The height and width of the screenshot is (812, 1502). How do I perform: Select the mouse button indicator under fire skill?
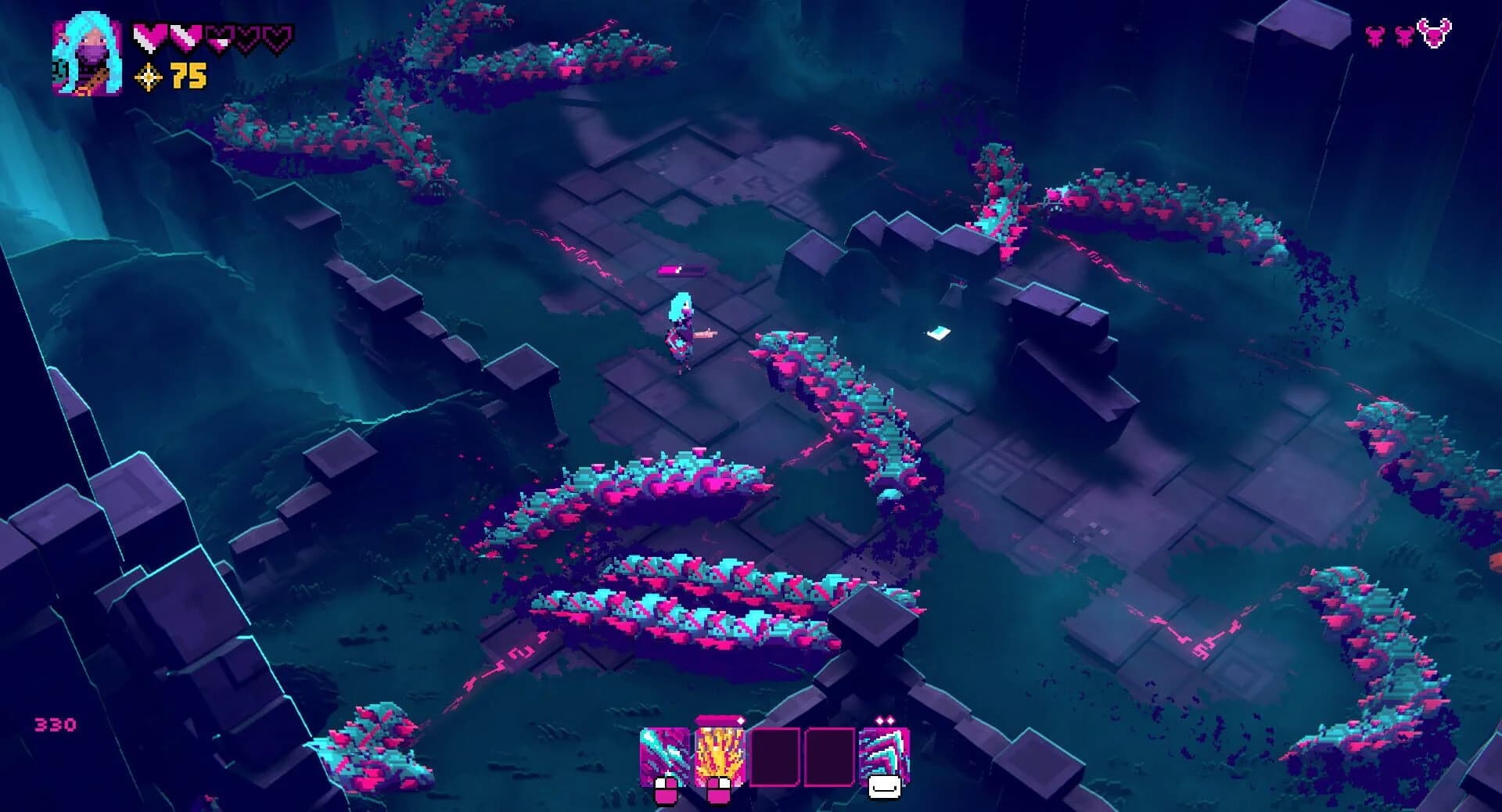[x=720, y=790]
